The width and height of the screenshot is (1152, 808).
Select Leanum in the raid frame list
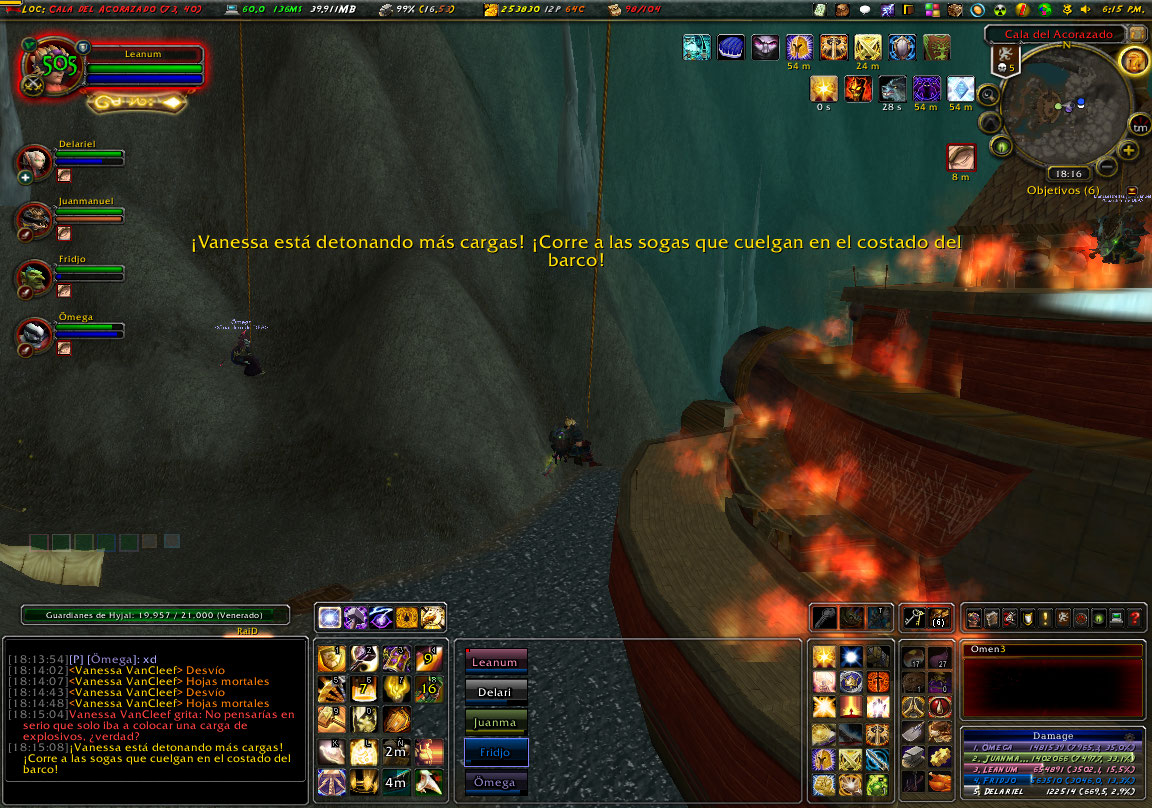(495, 662)
